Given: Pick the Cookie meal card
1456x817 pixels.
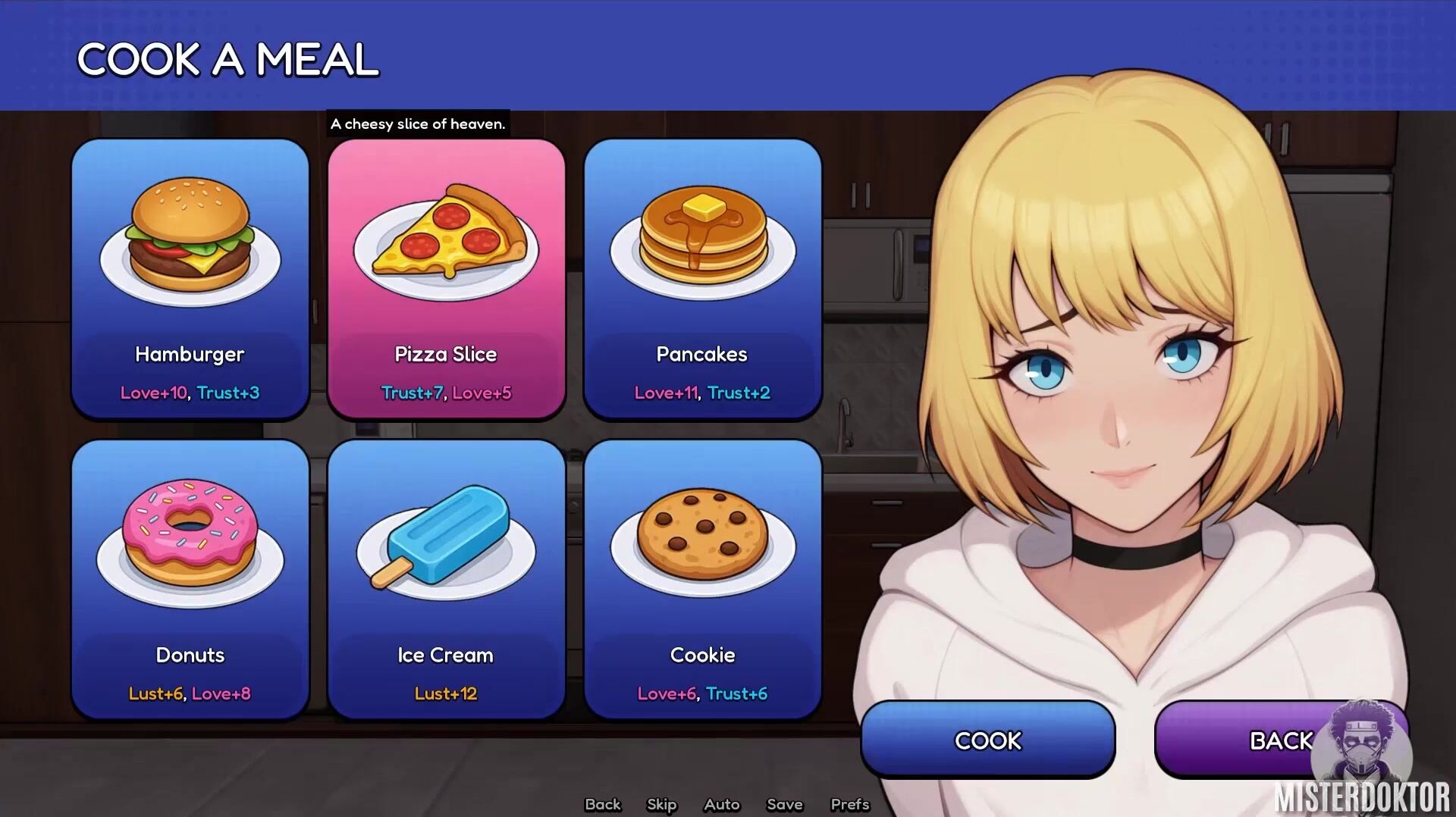Looking at the screenshot, I should coord(702,579).
